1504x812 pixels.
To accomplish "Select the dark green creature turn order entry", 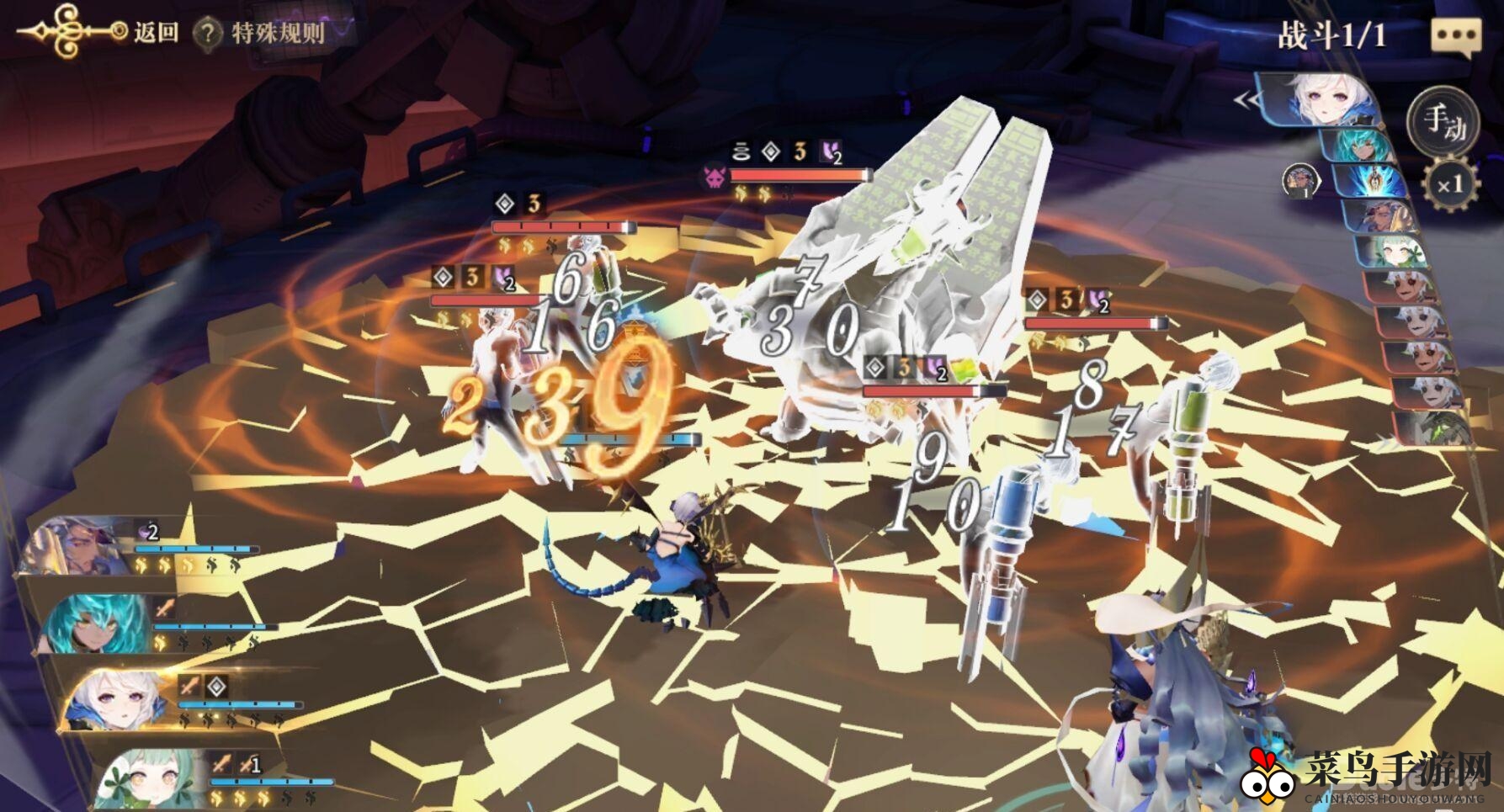I will click(1435, 427).
